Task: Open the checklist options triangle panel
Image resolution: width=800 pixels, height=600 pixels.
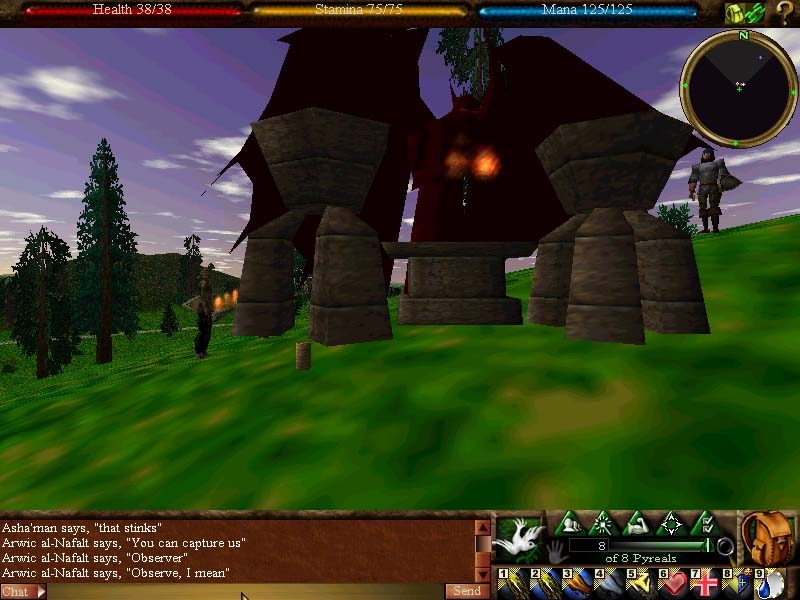Action: click(705, 523)
